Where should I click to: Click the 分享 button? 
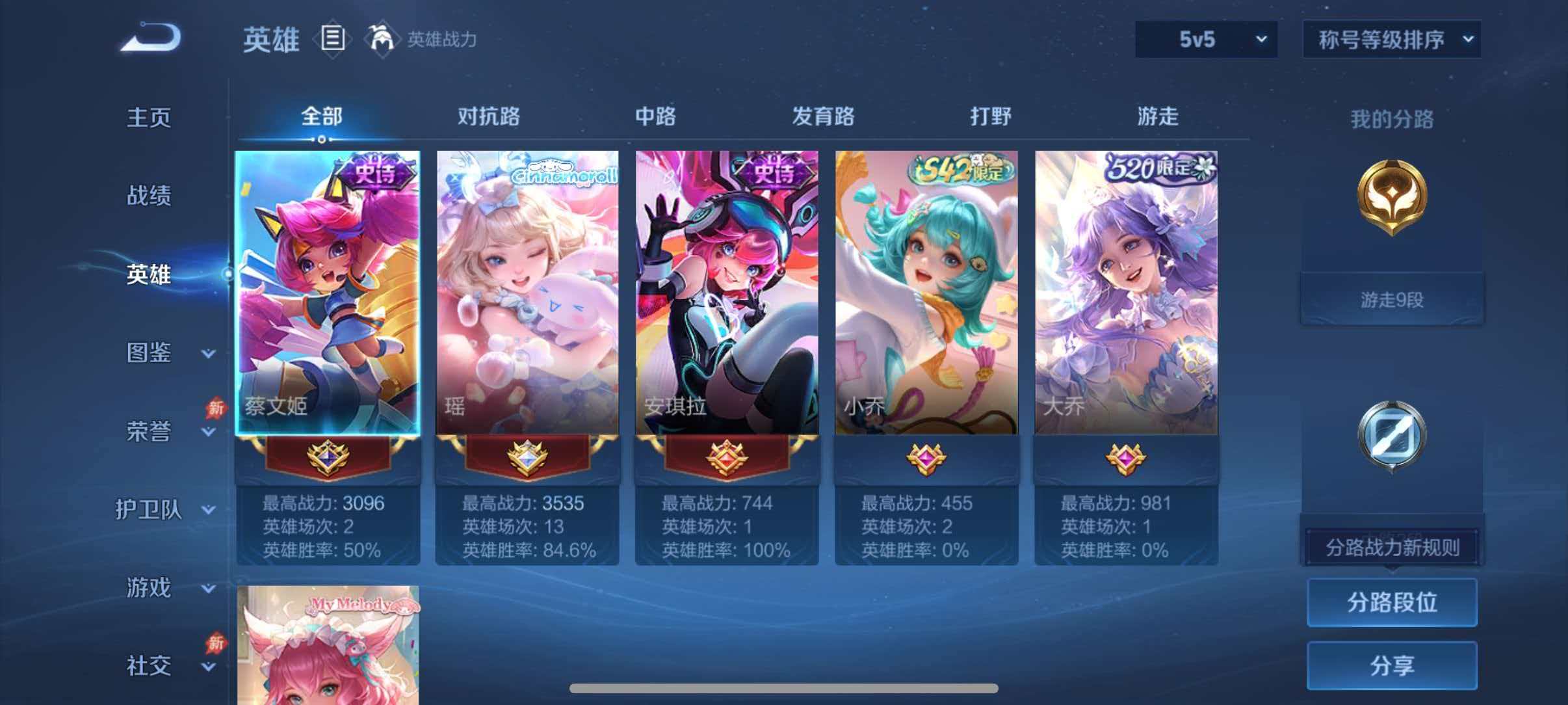click(x=1392, y=665)
